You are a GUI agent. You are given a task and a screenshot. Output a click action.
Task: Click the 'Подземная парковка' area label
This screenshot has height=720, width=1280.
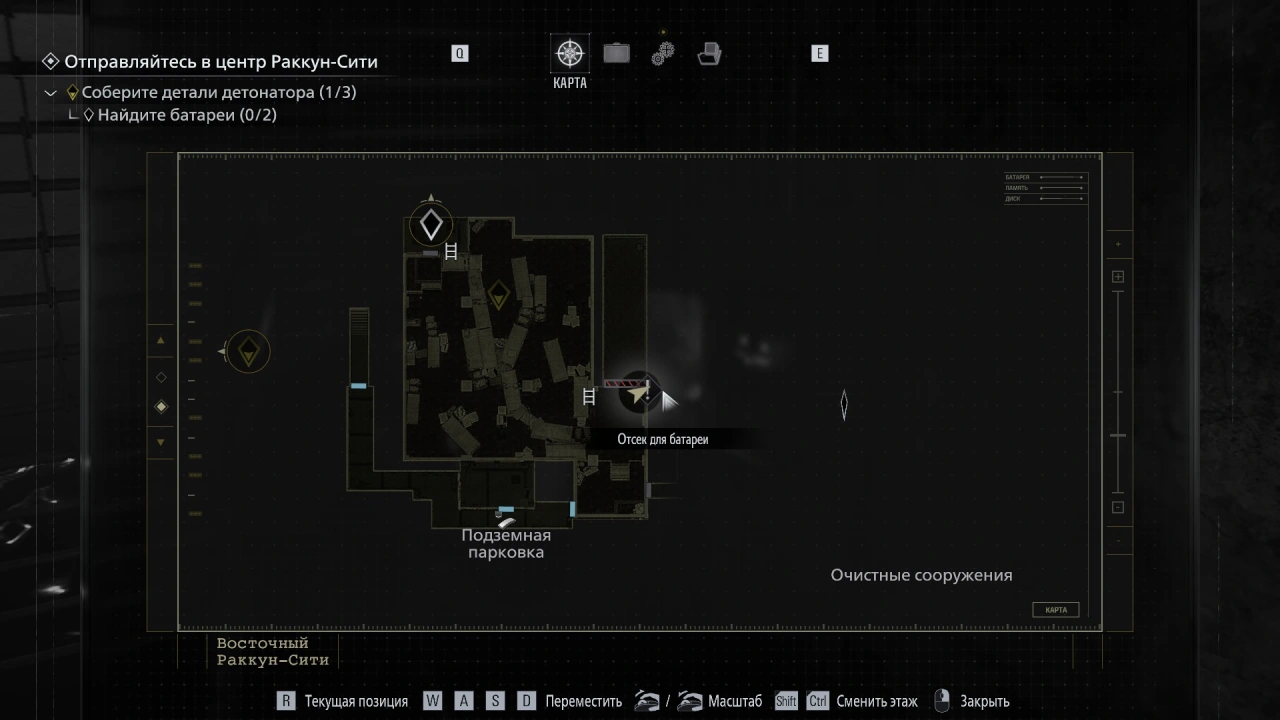point(506,543)
